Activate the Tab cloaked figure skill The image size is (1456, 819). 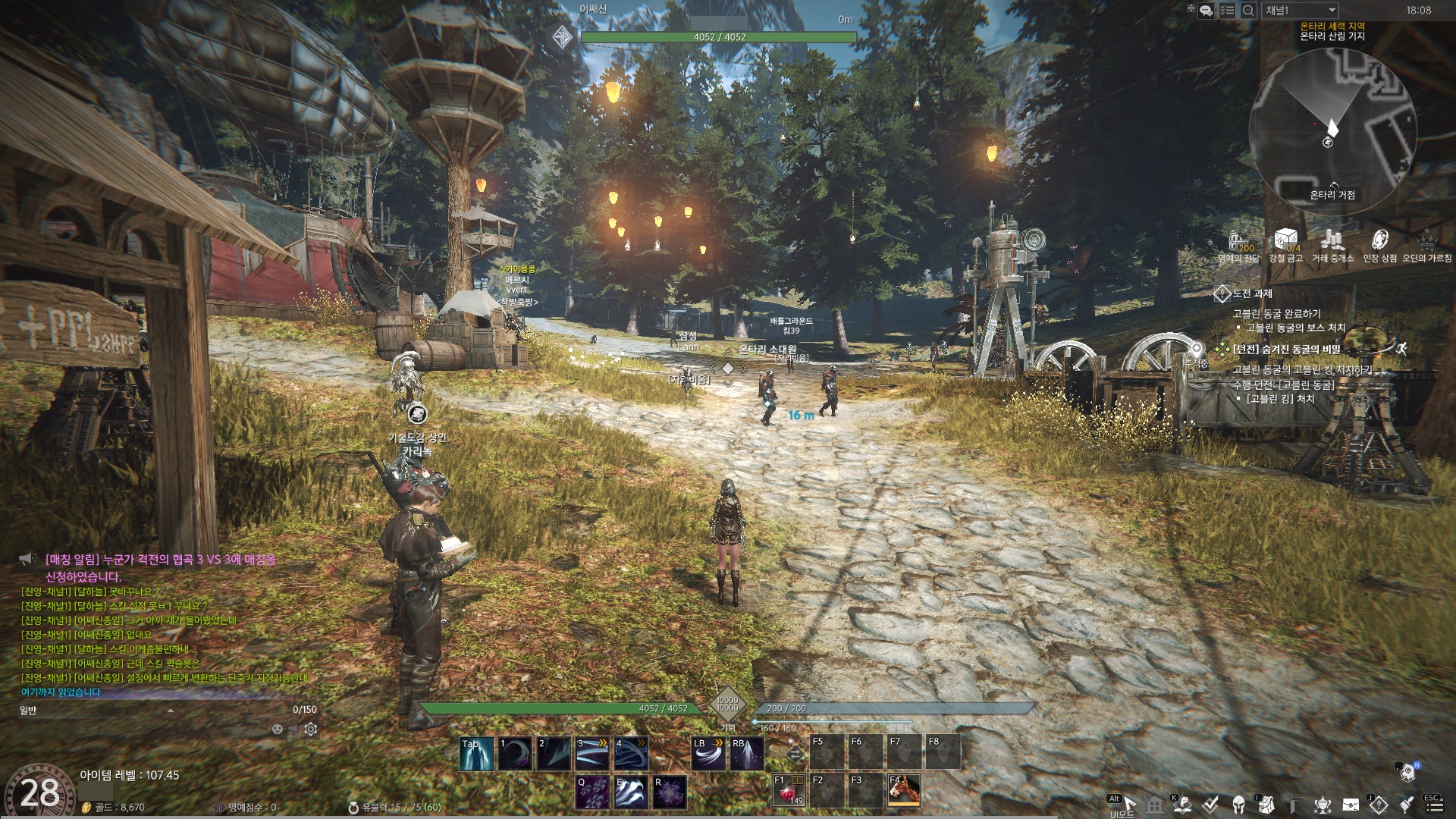coord(476,754)
